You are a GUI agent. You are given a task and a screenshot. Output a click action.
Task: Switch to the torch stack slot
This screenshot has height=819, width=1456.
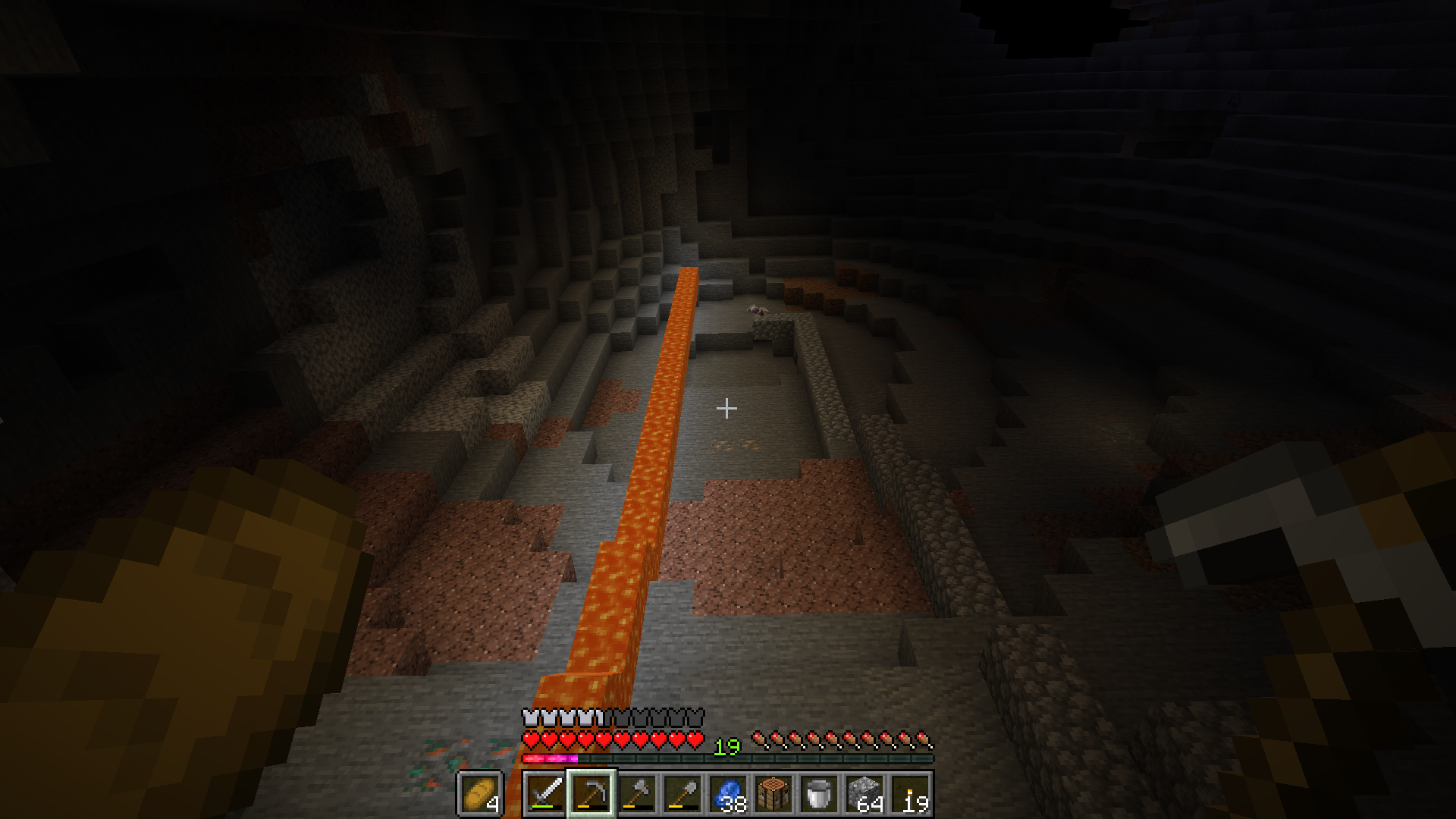910,794
